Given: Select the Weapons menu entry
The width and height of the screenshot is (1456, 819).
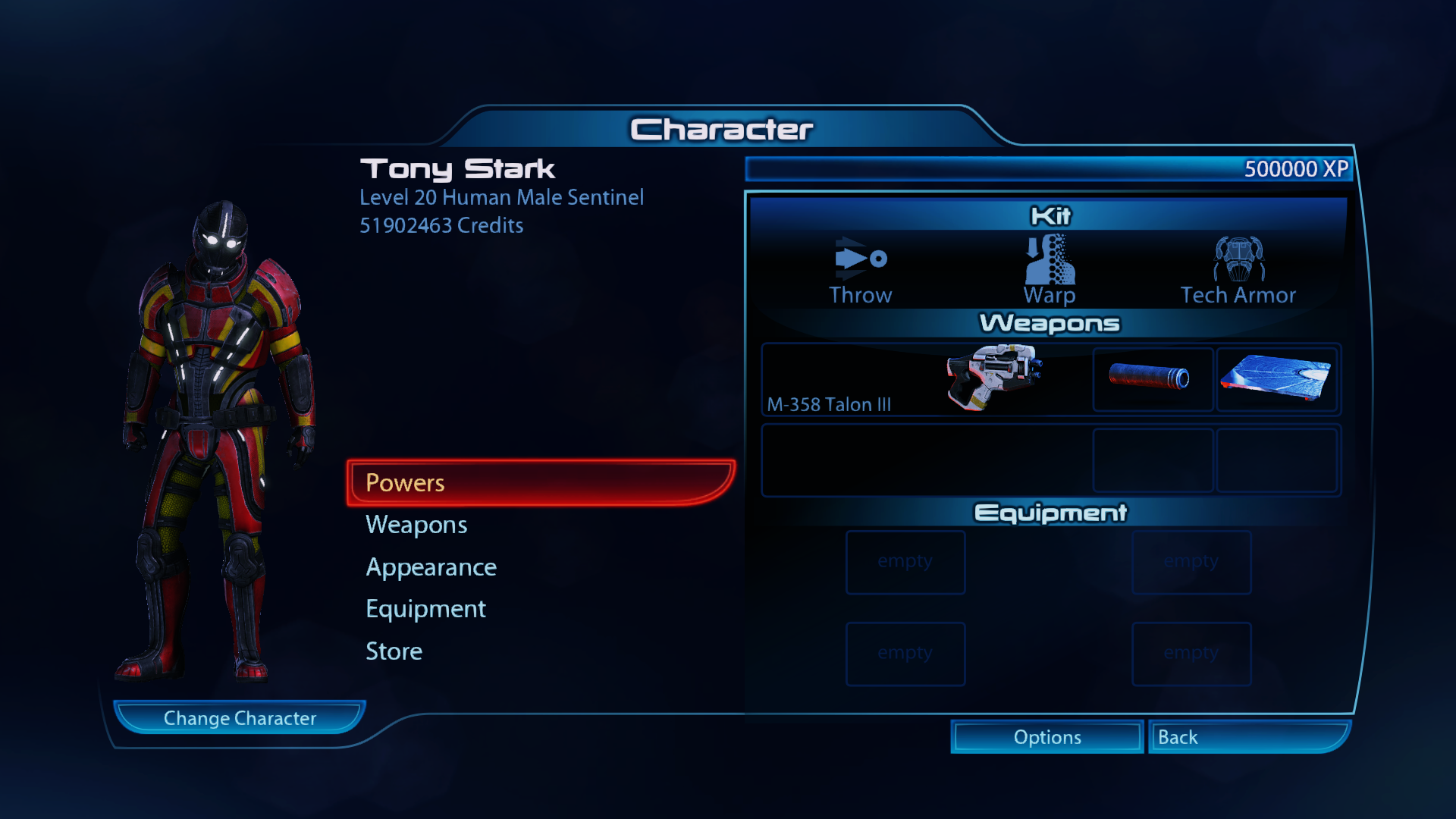Looking at the screenshot, I should (416, 525).
